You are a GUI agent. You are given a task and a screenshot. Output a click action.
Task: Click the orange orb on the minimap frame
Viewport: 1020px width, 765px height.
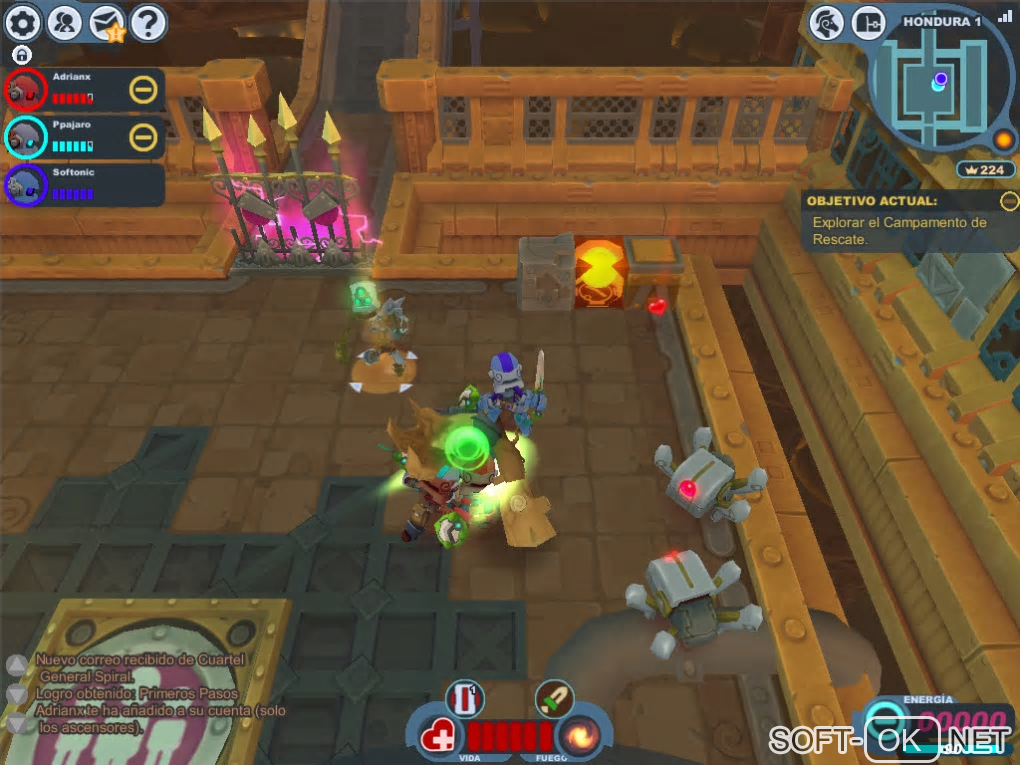[1003, 139]
